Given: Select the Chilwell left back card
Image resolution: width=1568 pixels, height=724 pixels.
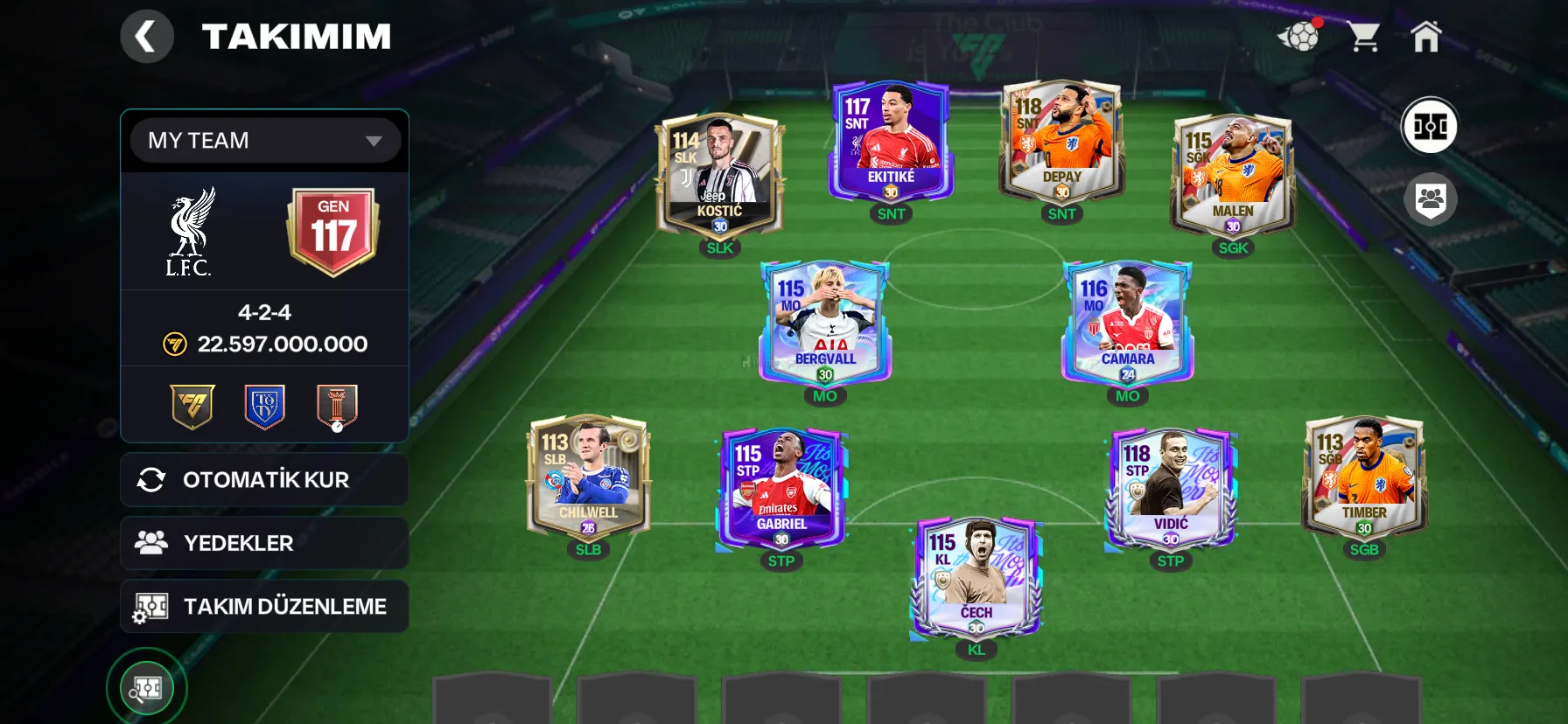Looking at the screenshot, I should tap(588, 477).
